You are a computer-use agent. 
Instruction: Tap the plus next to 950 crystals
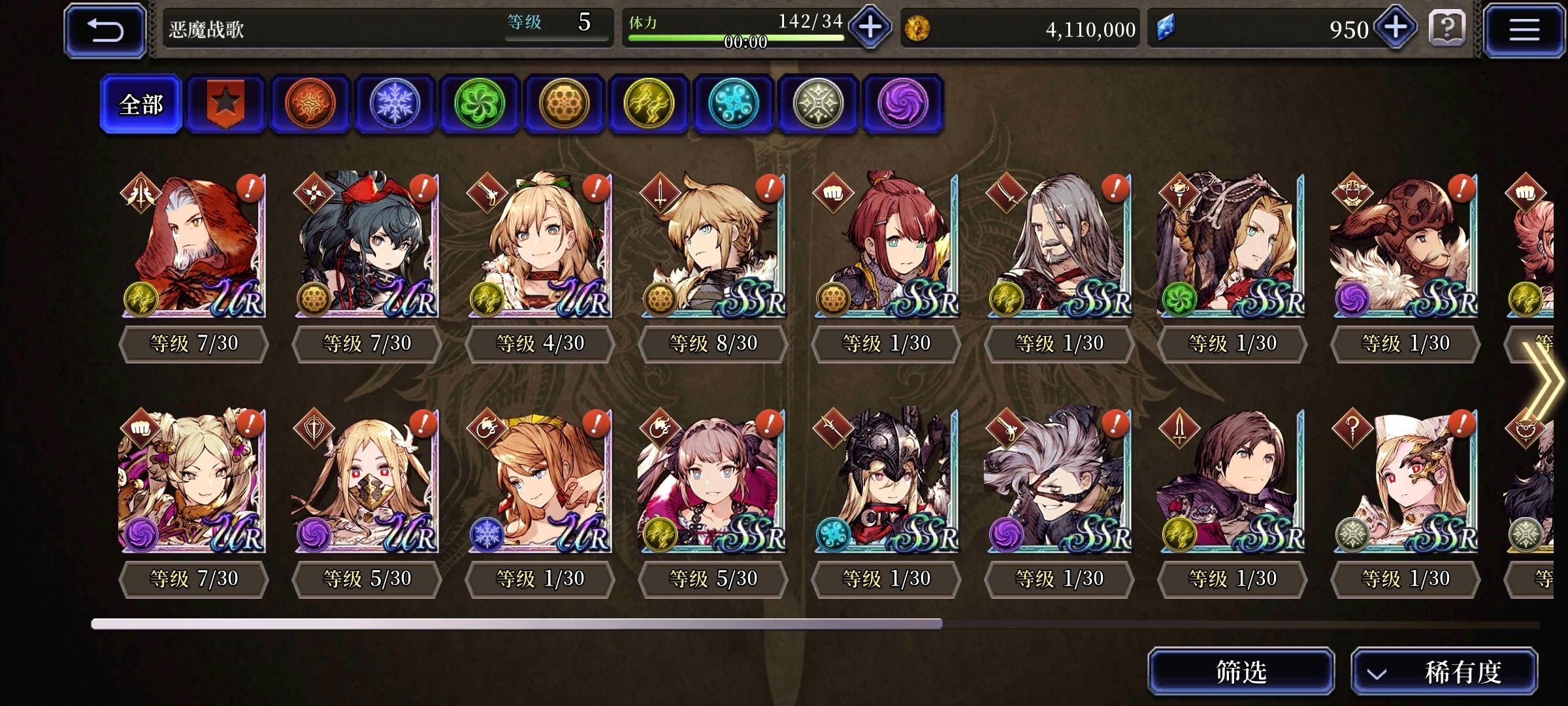1395,29
